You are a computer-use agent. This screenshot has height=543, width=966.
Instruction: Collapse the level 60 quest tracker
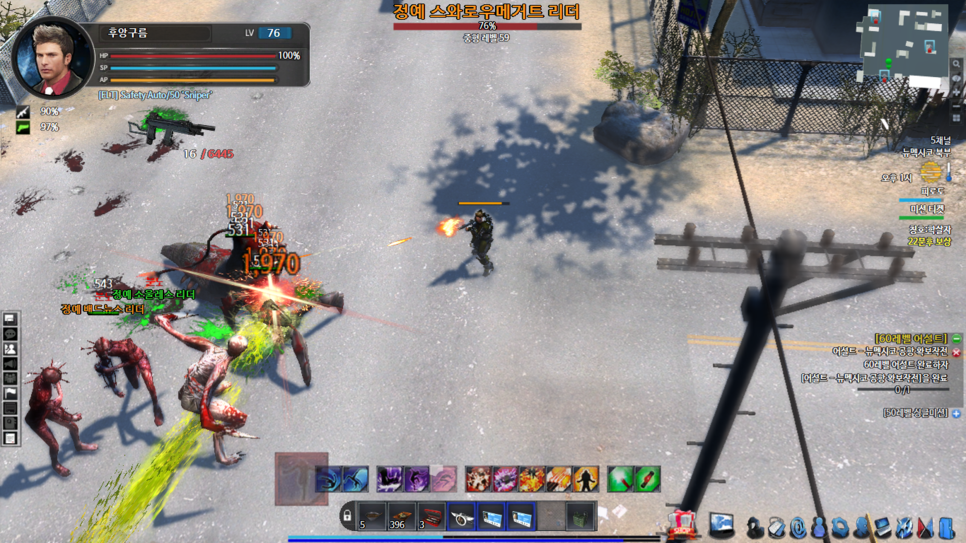point(957,339)
